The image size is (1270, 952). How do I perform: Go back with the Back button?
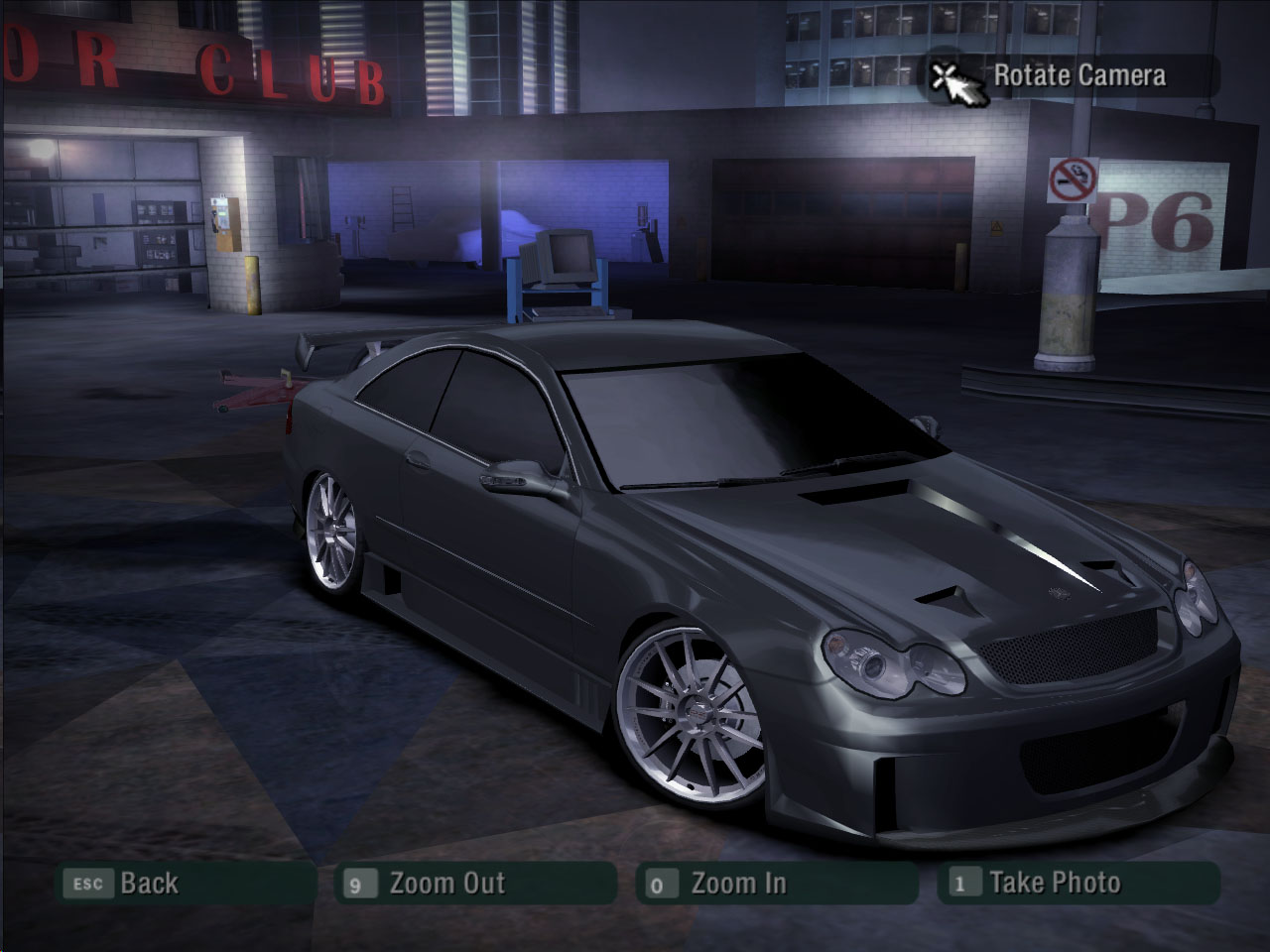tap(184, 883)
